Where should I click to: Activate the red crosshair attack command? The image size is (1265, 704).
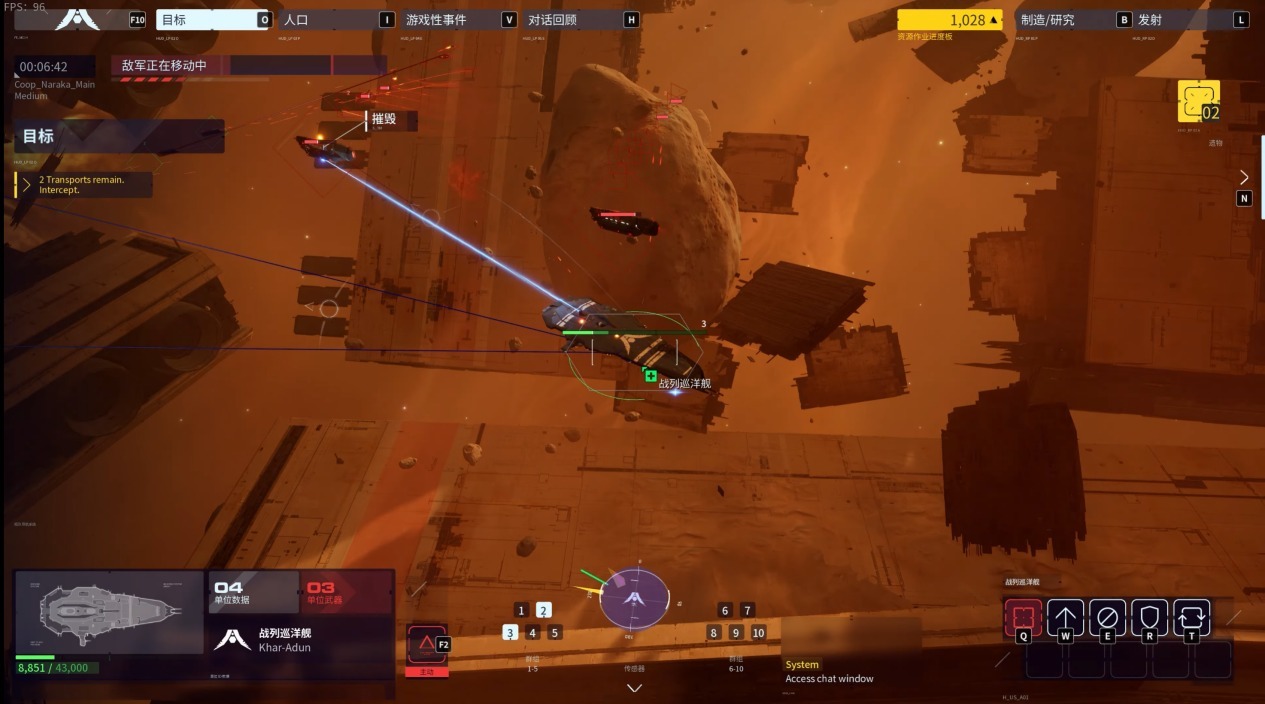tap(1022, 617)
